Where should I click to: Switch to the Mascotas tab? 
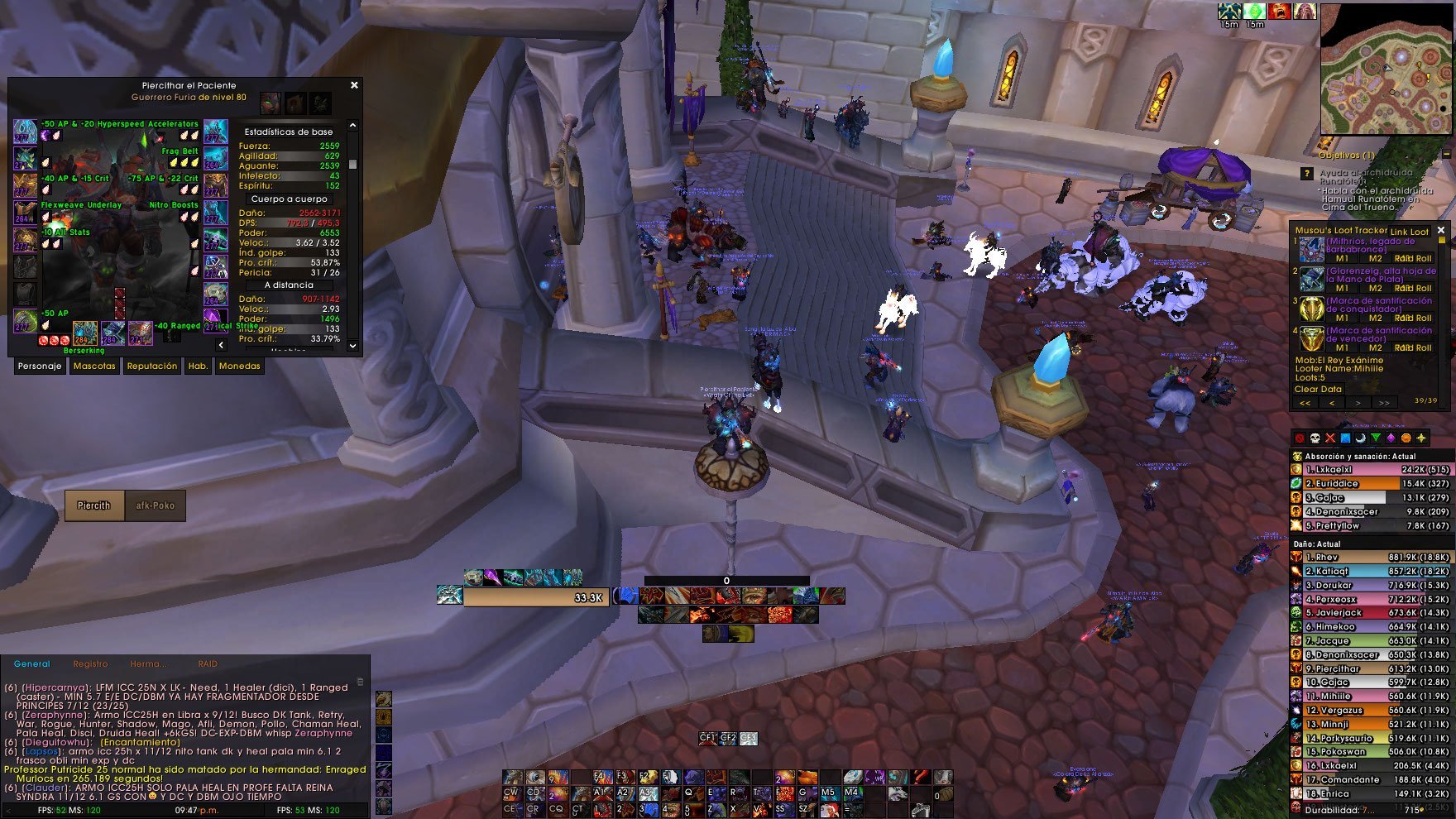tap(94, 366)
